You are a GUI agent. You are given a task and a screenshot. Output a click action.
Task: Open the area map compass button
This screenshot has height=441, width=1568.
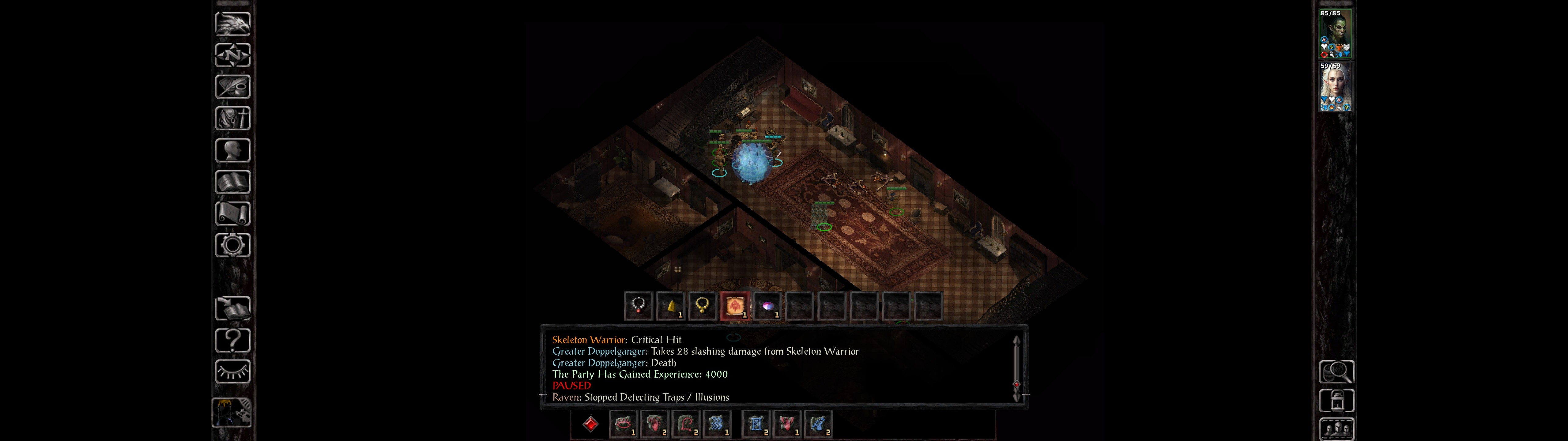point(232,55)
